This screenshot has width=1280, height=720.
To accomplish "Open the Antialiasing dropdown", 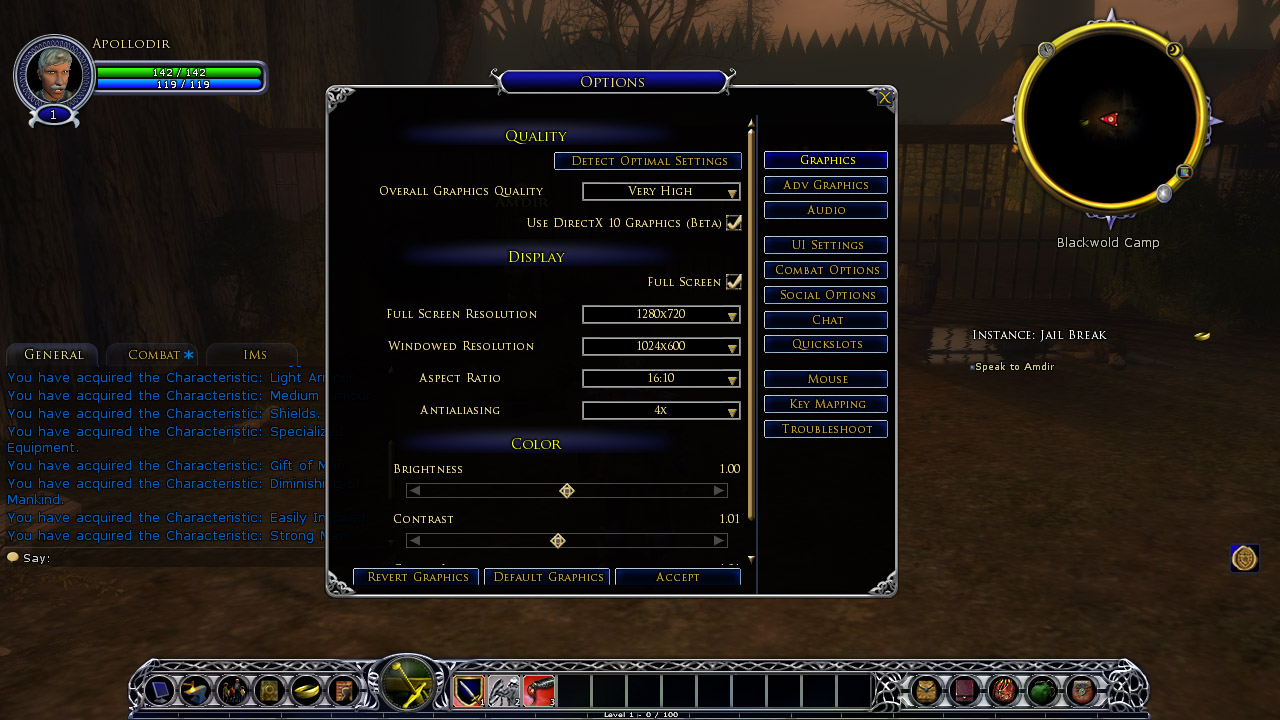I will 661,411.
